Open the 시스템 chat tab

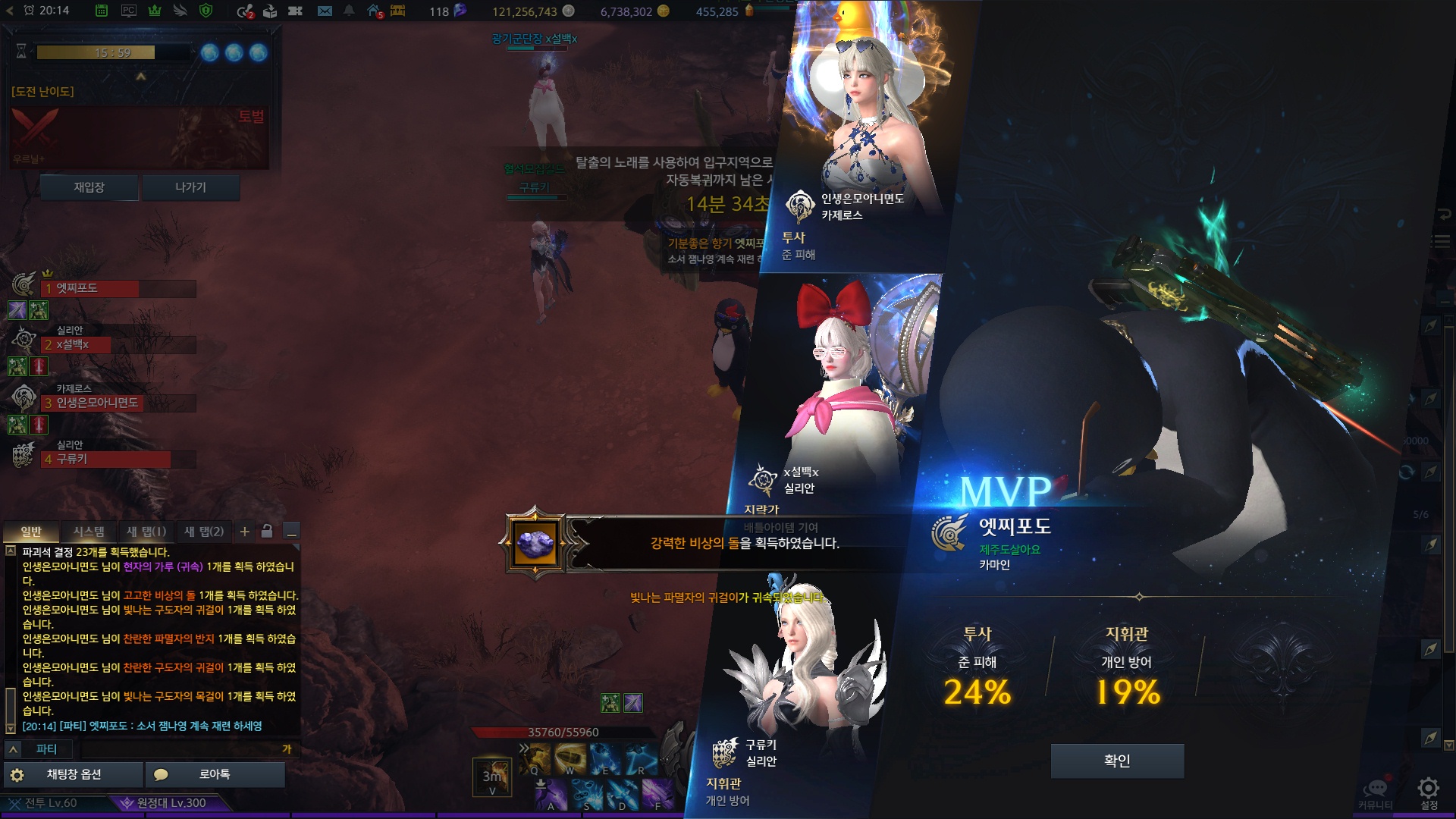(x=89, y=532)
